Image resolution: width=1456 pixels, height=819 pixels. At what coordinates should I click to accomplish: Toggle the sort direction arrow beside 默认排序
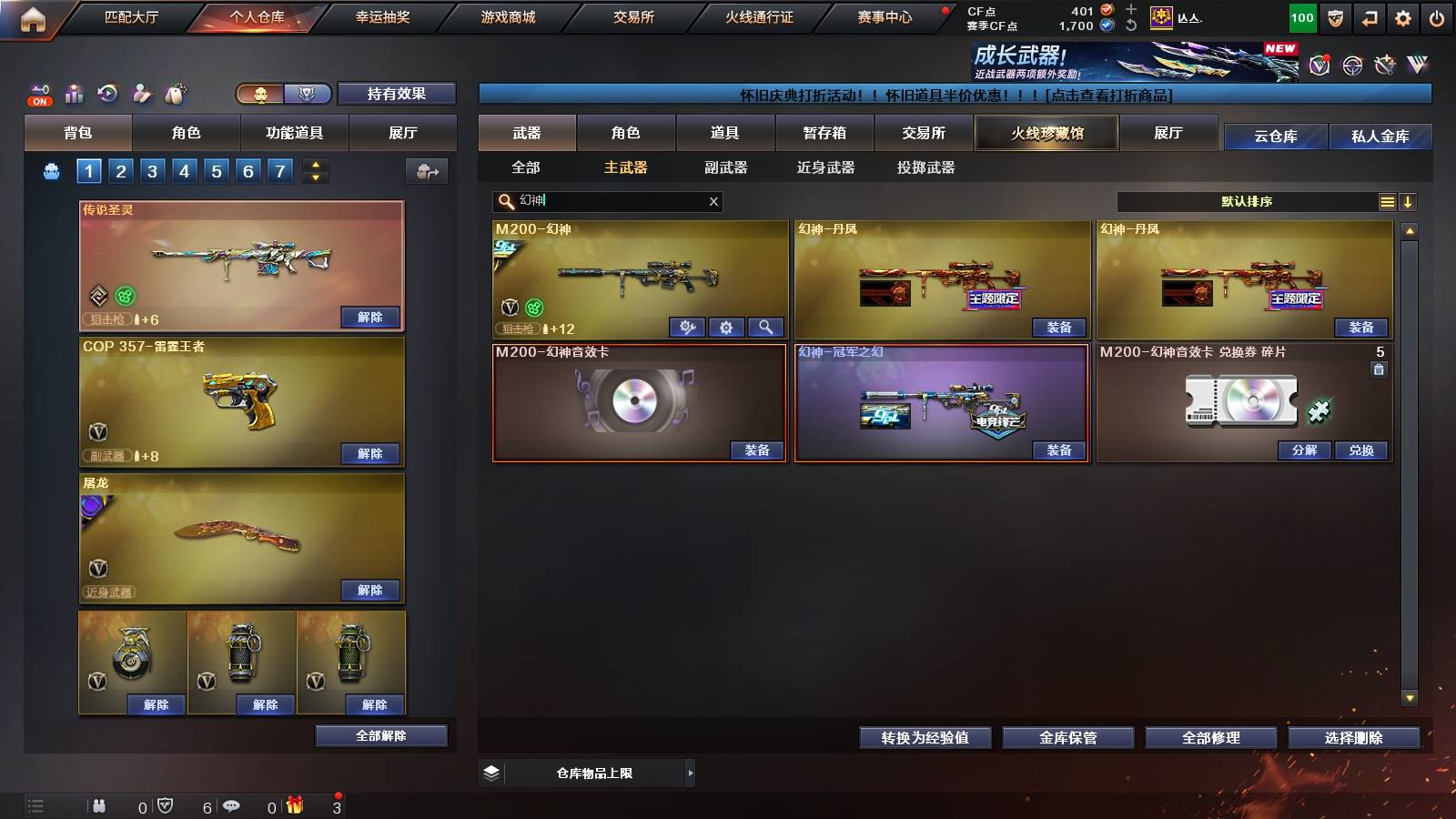[1409, 201]
